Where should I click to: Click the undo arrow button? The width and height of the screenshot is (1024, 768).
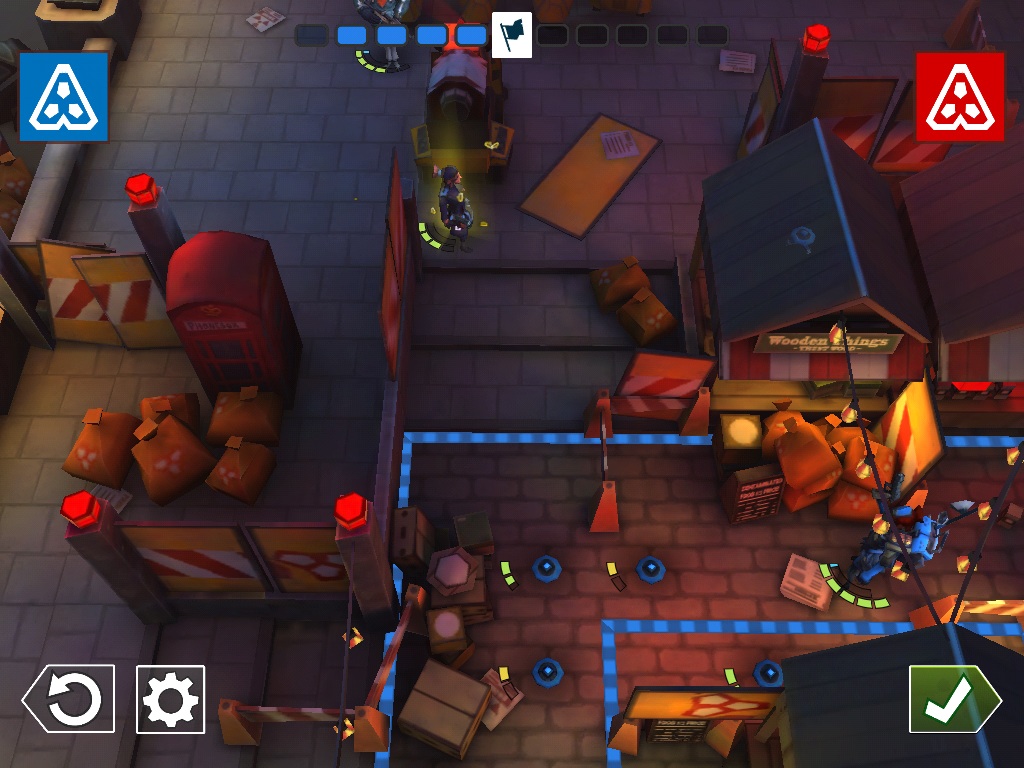pyautogui.click(x=69, y=699)
